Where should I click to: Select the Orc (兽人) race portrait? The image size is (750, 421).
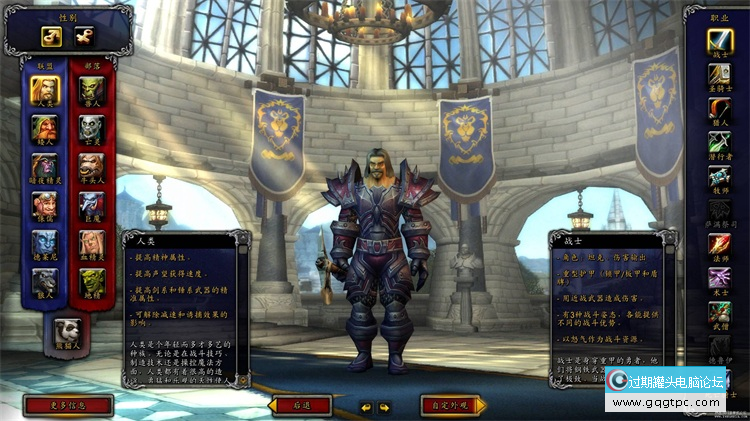(x=92, y=91)
